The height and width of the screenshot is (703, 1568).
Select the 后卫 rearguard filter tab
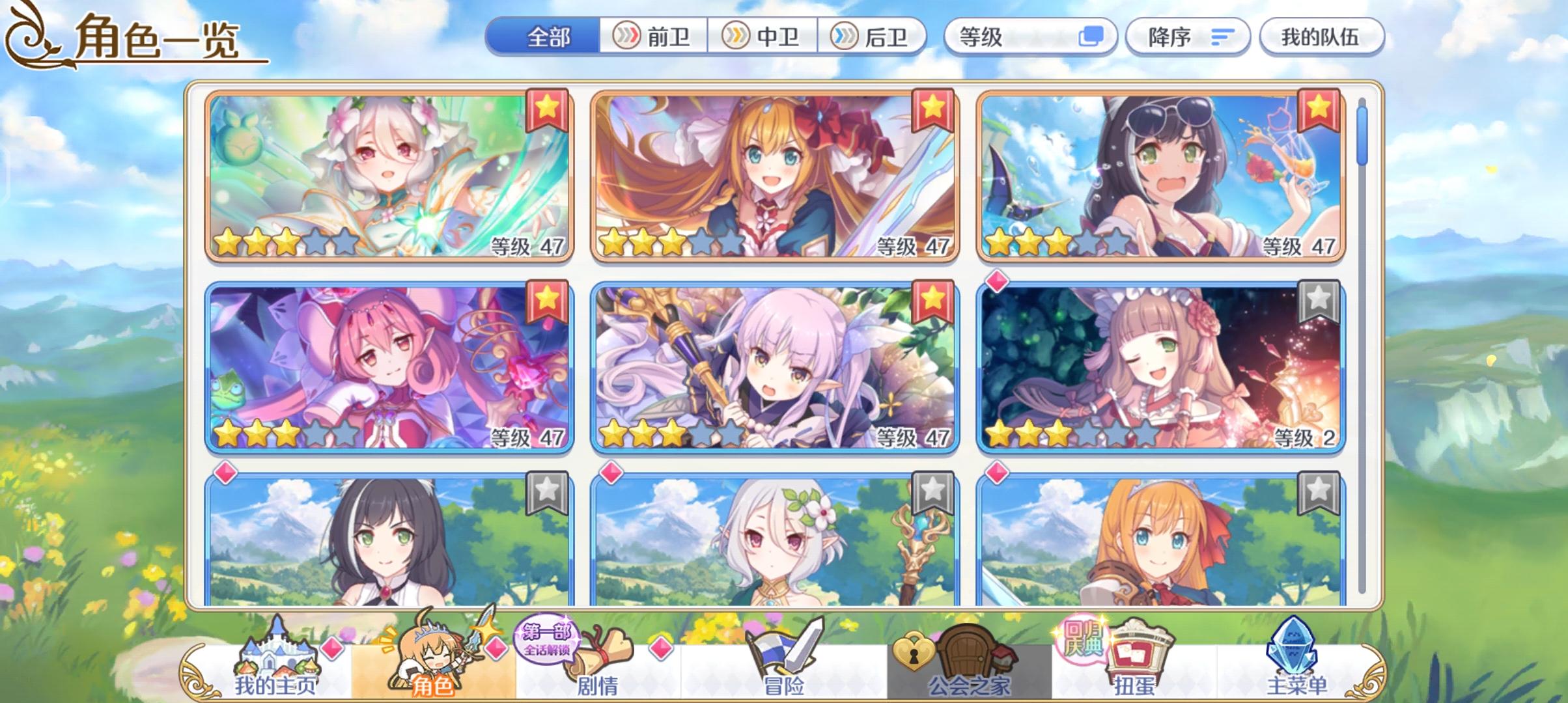873,37
